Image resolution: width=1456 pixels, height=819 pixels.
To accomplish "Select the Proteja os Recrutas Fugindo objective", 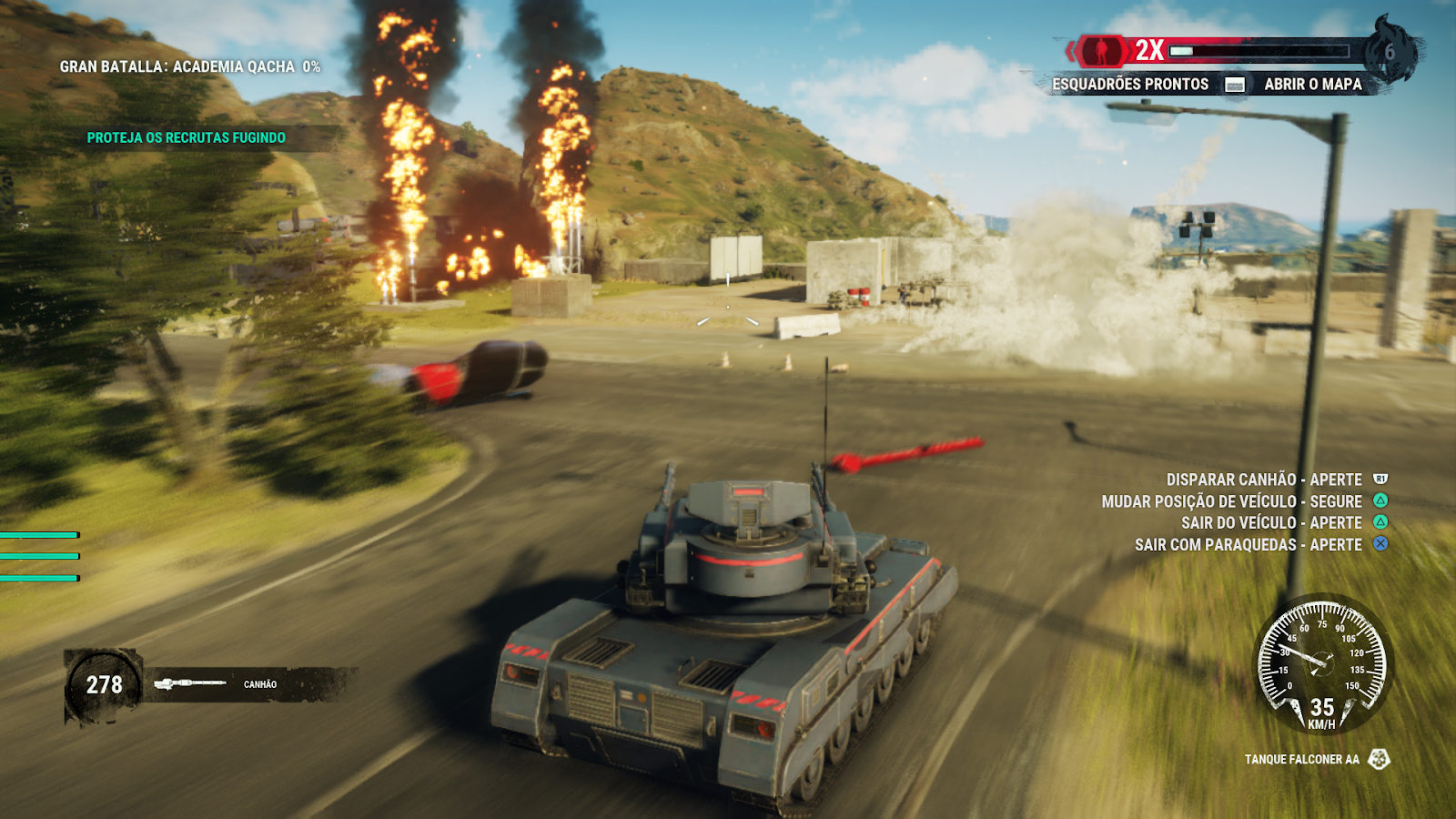I will click(186, 137).
